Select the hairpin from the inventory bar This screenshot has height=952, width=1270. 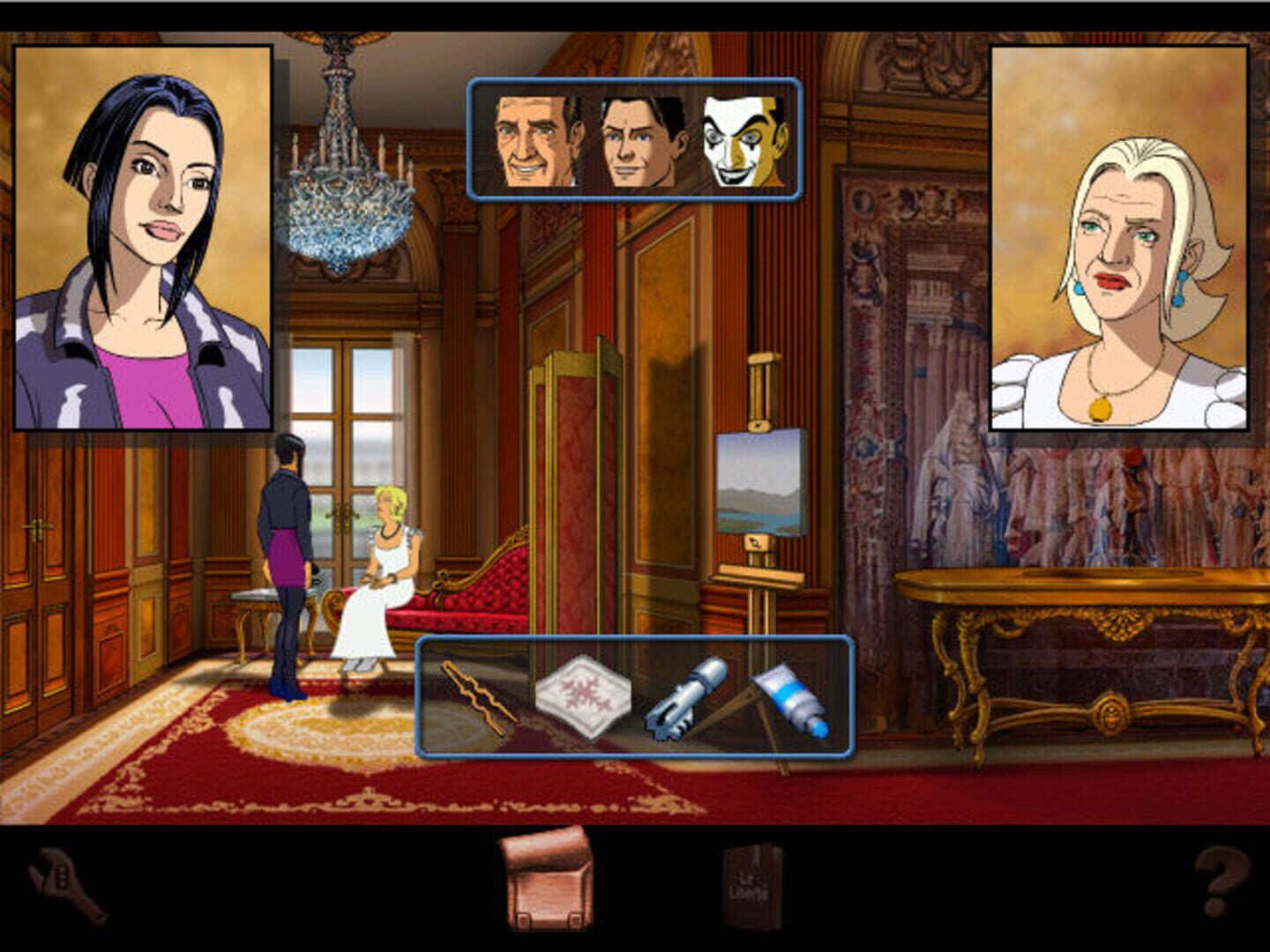click(477, 696)
